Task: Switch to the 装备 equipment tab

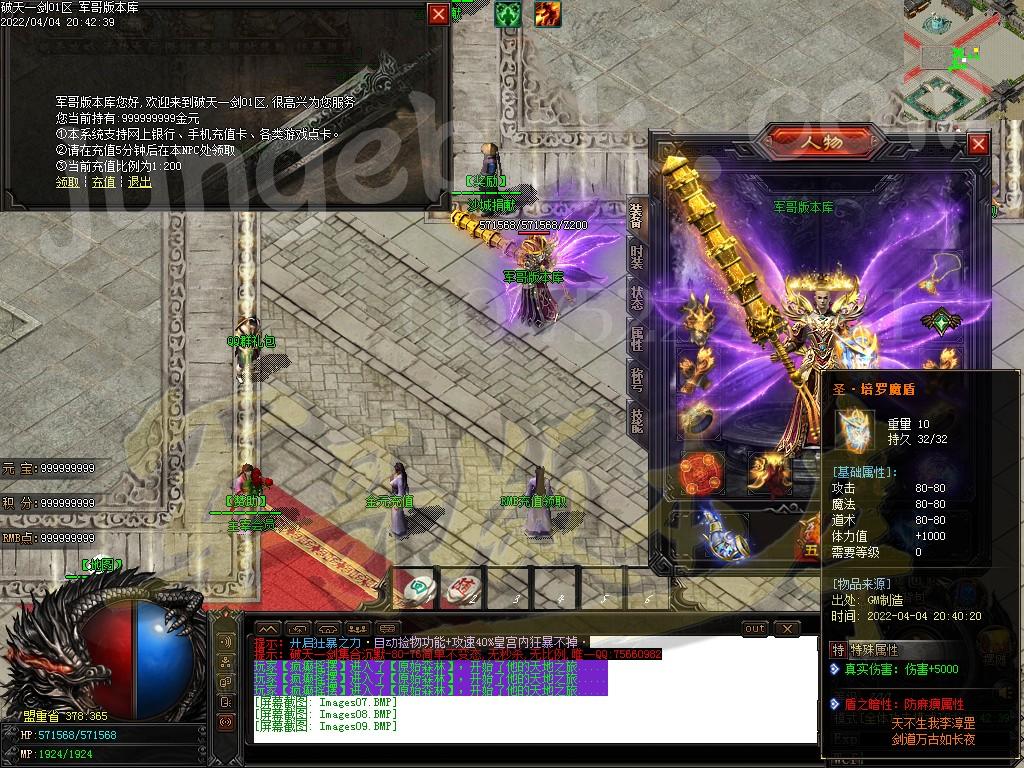Action: [x=636, y=215]
